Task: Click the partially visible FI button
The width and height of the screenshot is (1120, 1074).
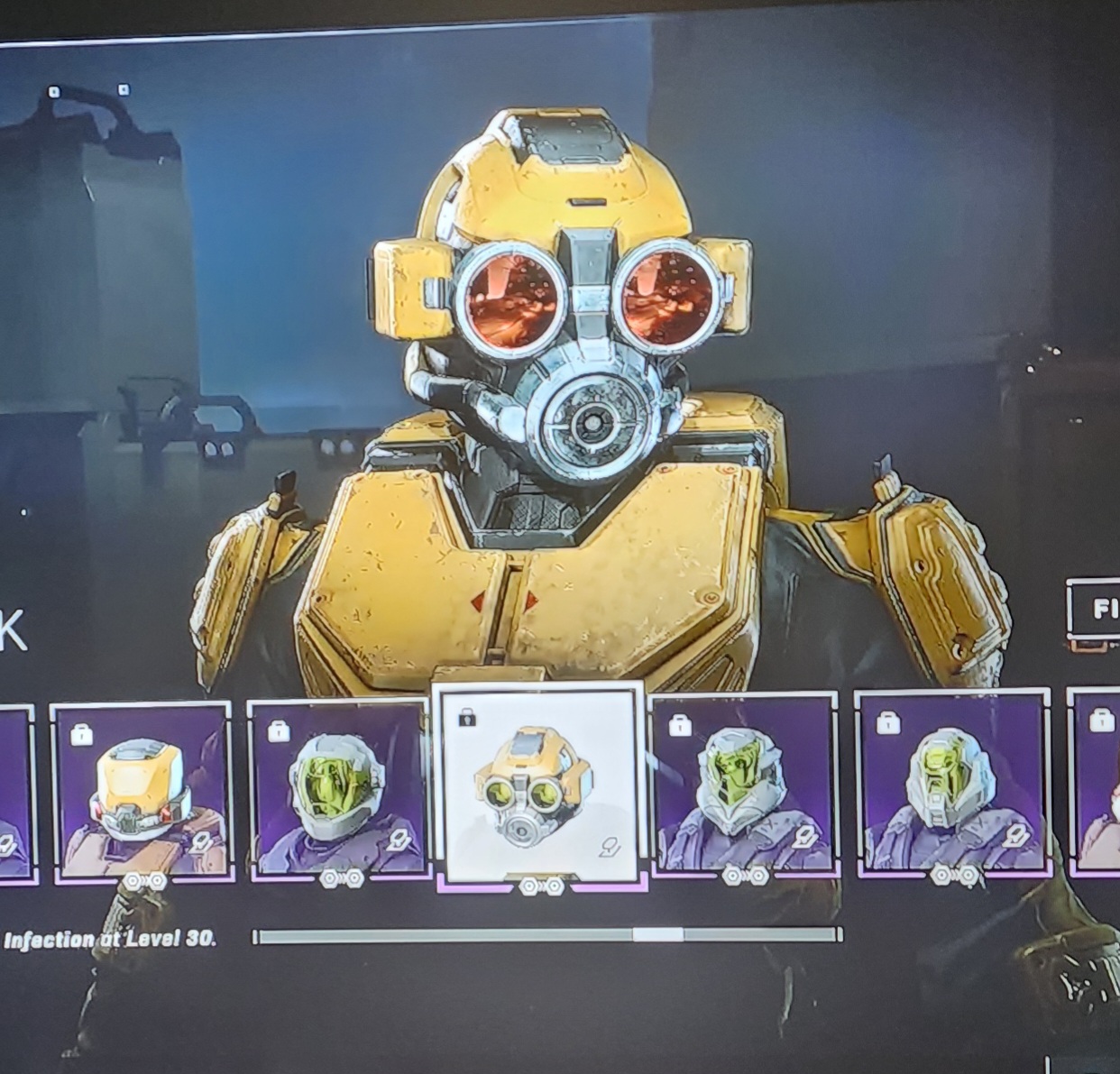Action: click(1095, 611)
